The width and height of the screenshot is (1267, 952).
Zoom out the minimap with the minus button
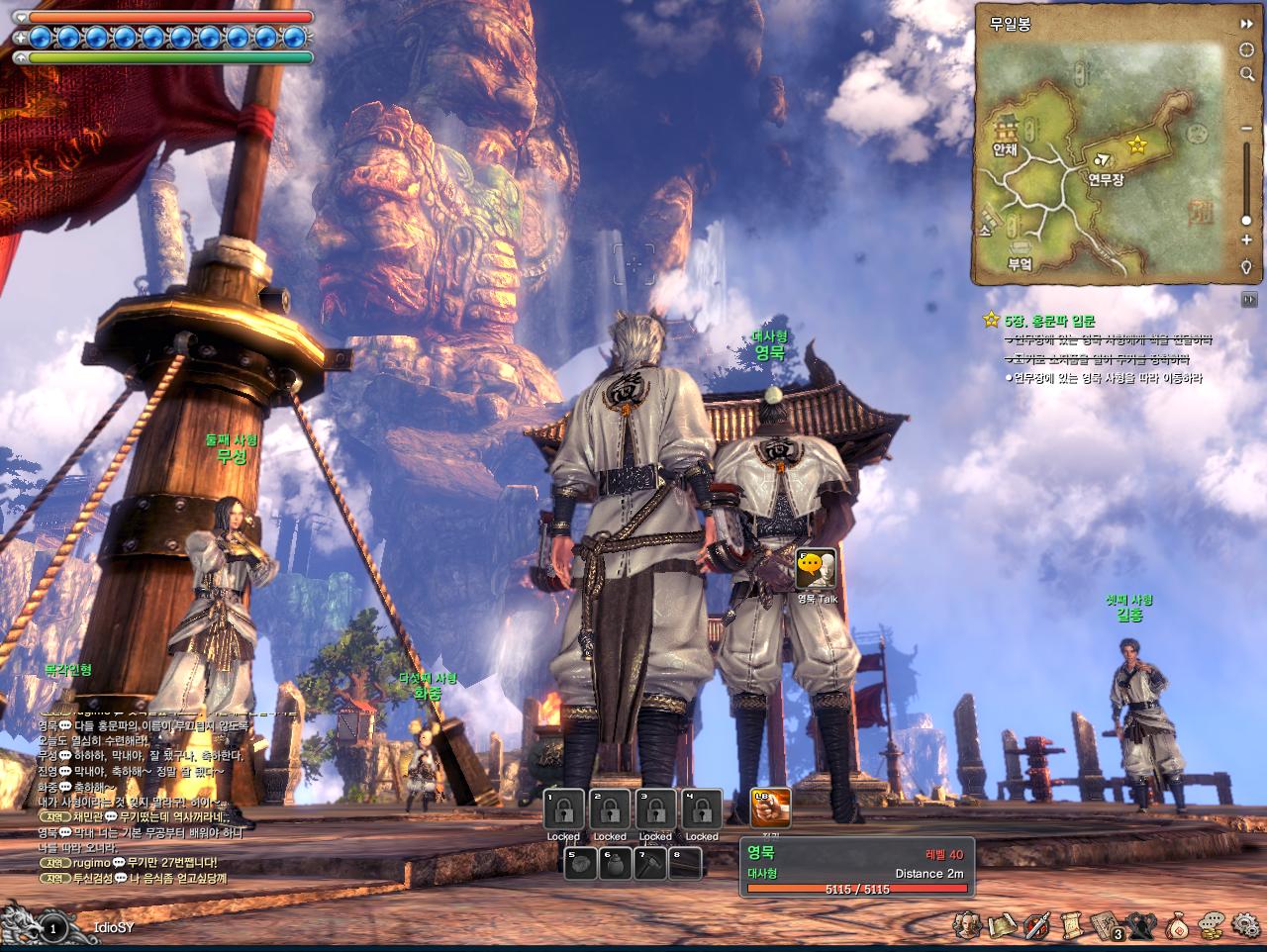[x=1246, y=128]
